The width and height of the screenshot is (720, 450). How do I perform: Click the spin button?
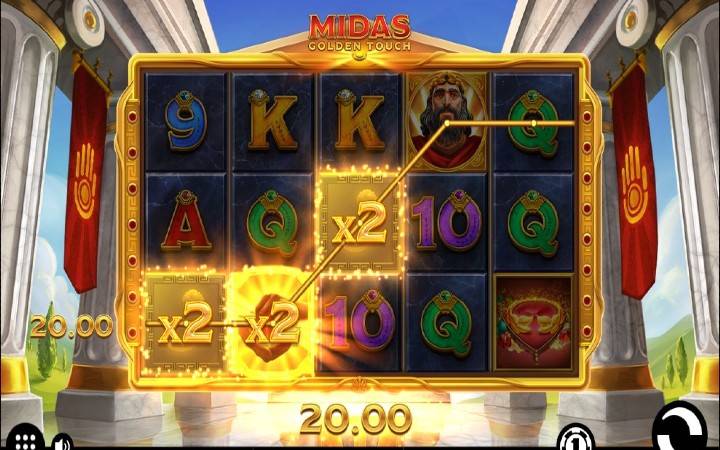pos(682,433)
